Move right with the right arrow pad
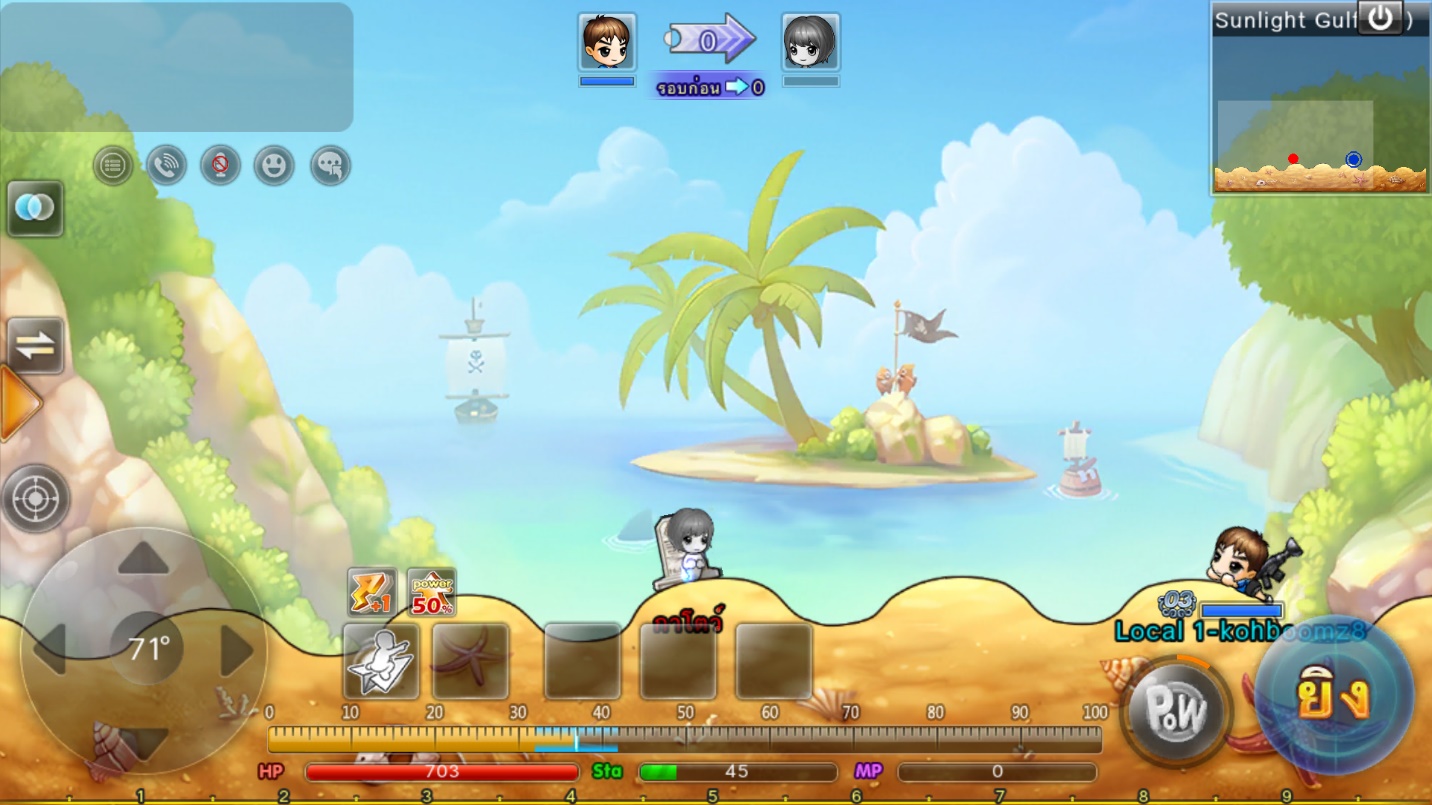 coord(236,651)
